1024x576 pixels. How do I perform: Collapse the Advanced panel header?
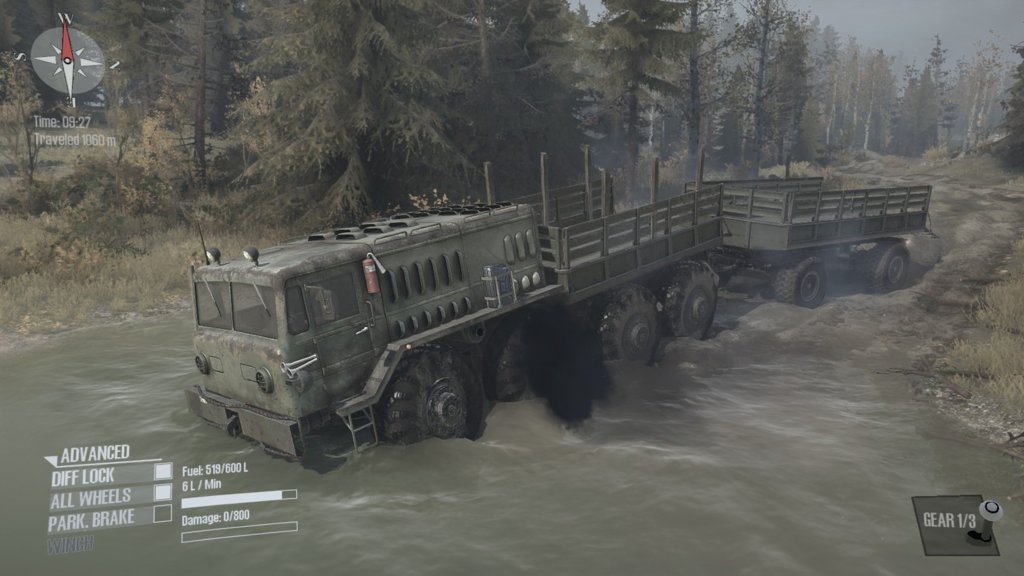click(x=88, y=454)
